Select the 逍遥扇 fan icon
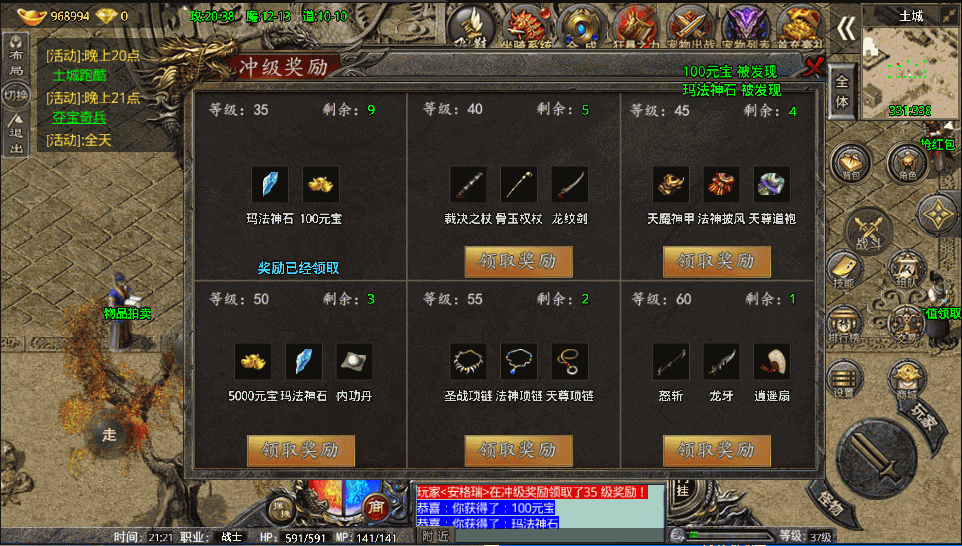The width and height of the screenshot is (962, 546). (x=771, y=361)
